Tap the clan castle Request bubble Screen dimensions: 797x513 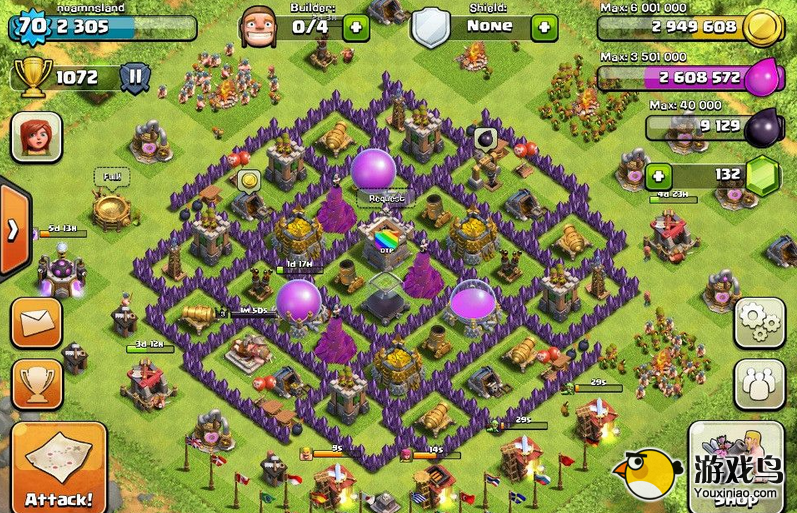(x=385, y=199)
